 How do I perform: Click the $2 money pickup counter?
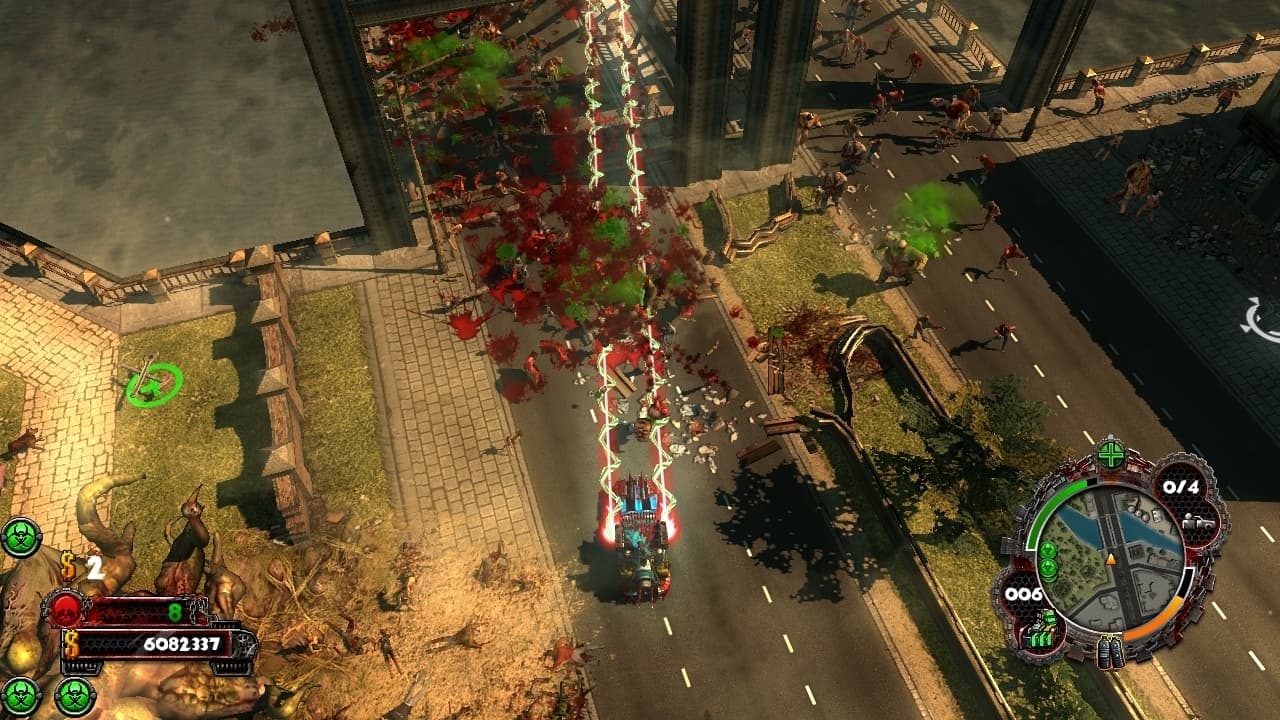(82, 566)
